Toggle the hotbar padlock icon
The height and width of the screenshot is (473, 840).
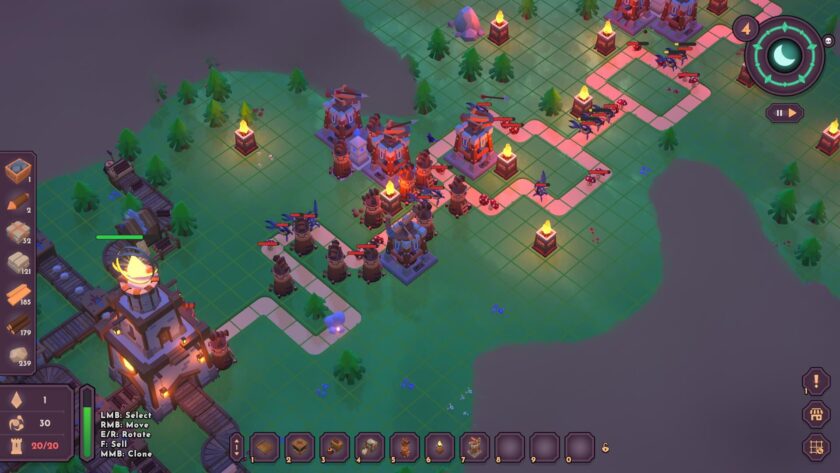(x=606, y=447)
